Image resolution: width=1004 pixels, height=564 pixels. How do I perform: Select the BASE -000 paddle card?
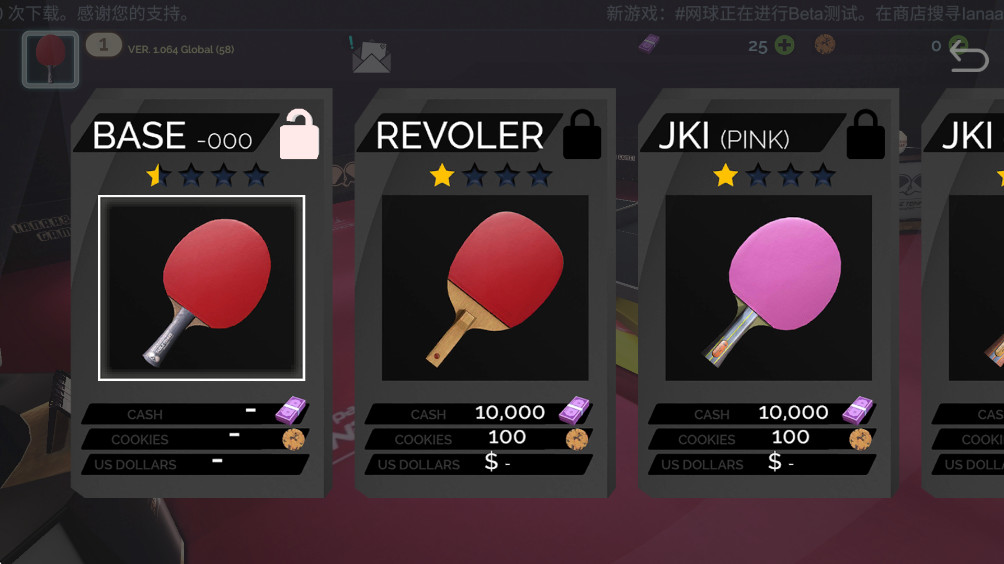pos(201,287)
